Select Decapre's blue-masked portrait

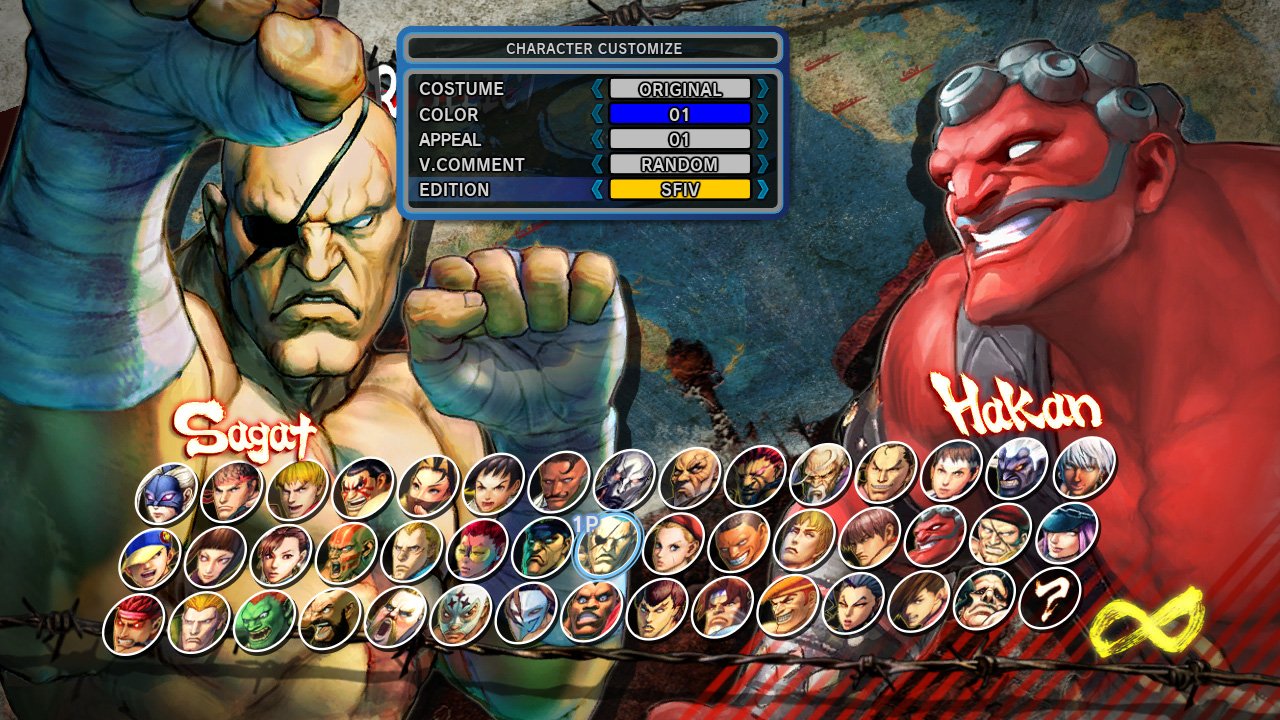(166, 493)
